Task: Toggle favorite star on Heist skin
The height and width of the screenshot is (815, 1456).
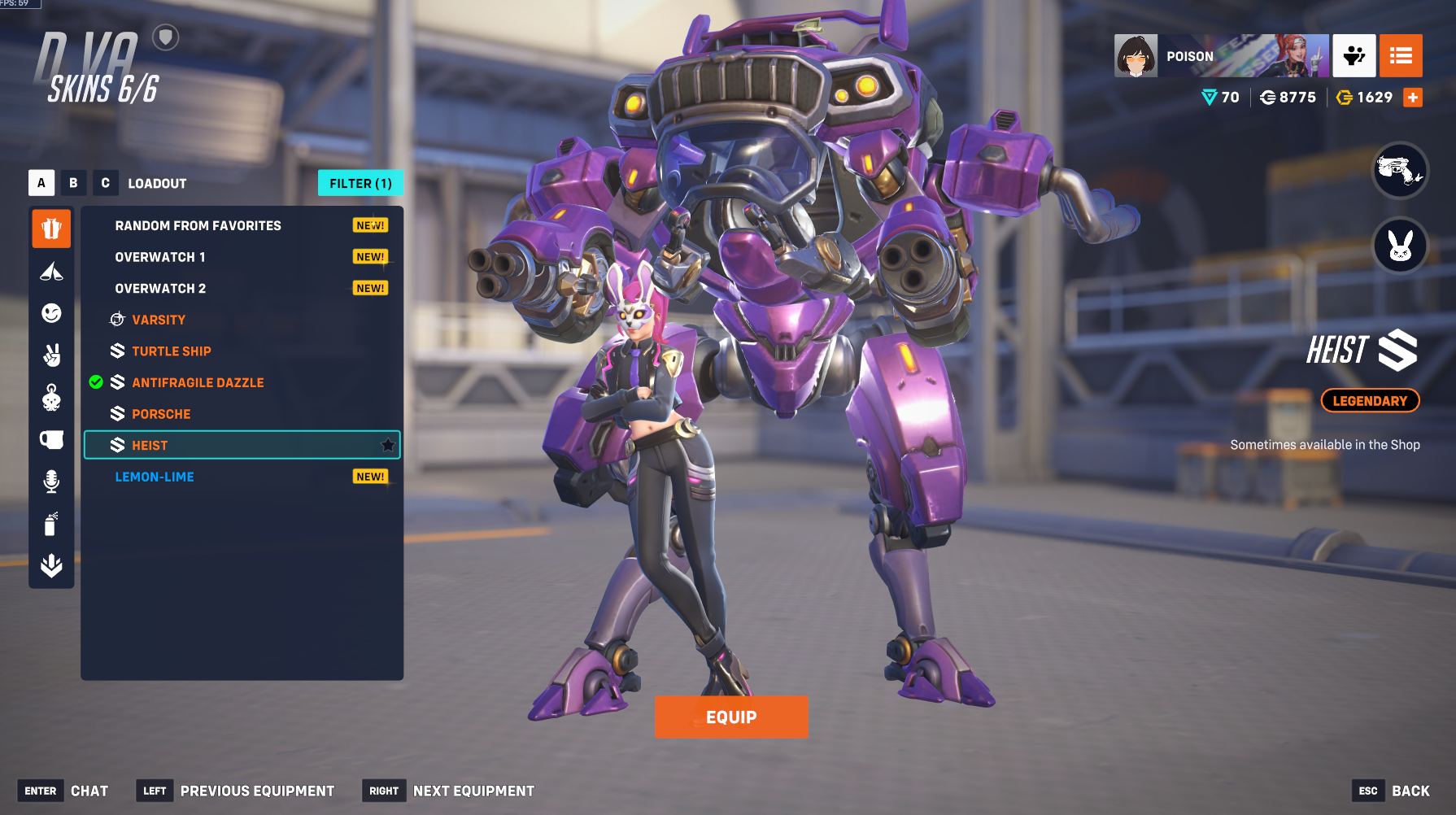Action: click(x=388, y=445)
